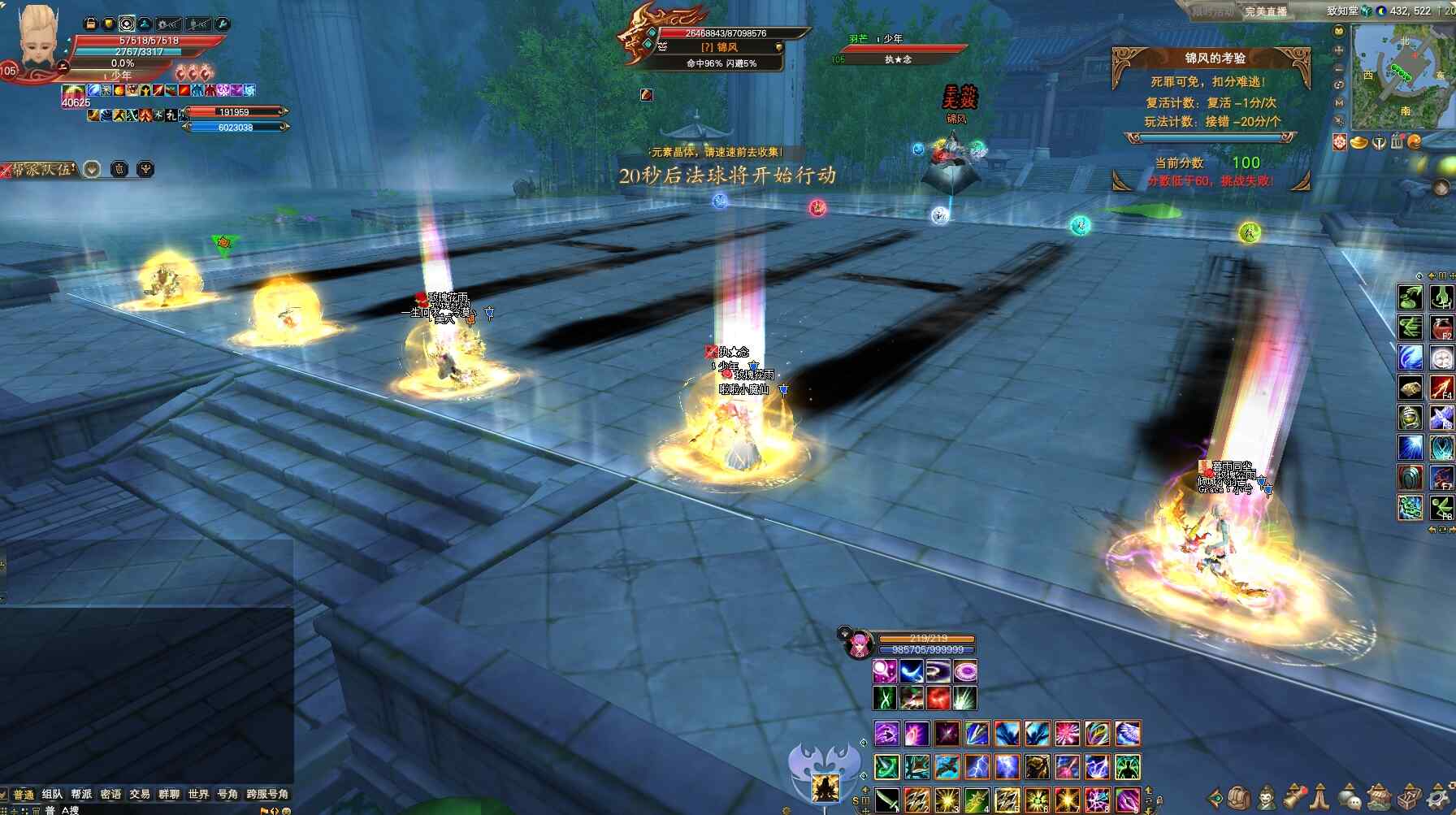Open the backpack inventory icon
Screen dimensions: 1456x815
click(x=1238, y=797)
